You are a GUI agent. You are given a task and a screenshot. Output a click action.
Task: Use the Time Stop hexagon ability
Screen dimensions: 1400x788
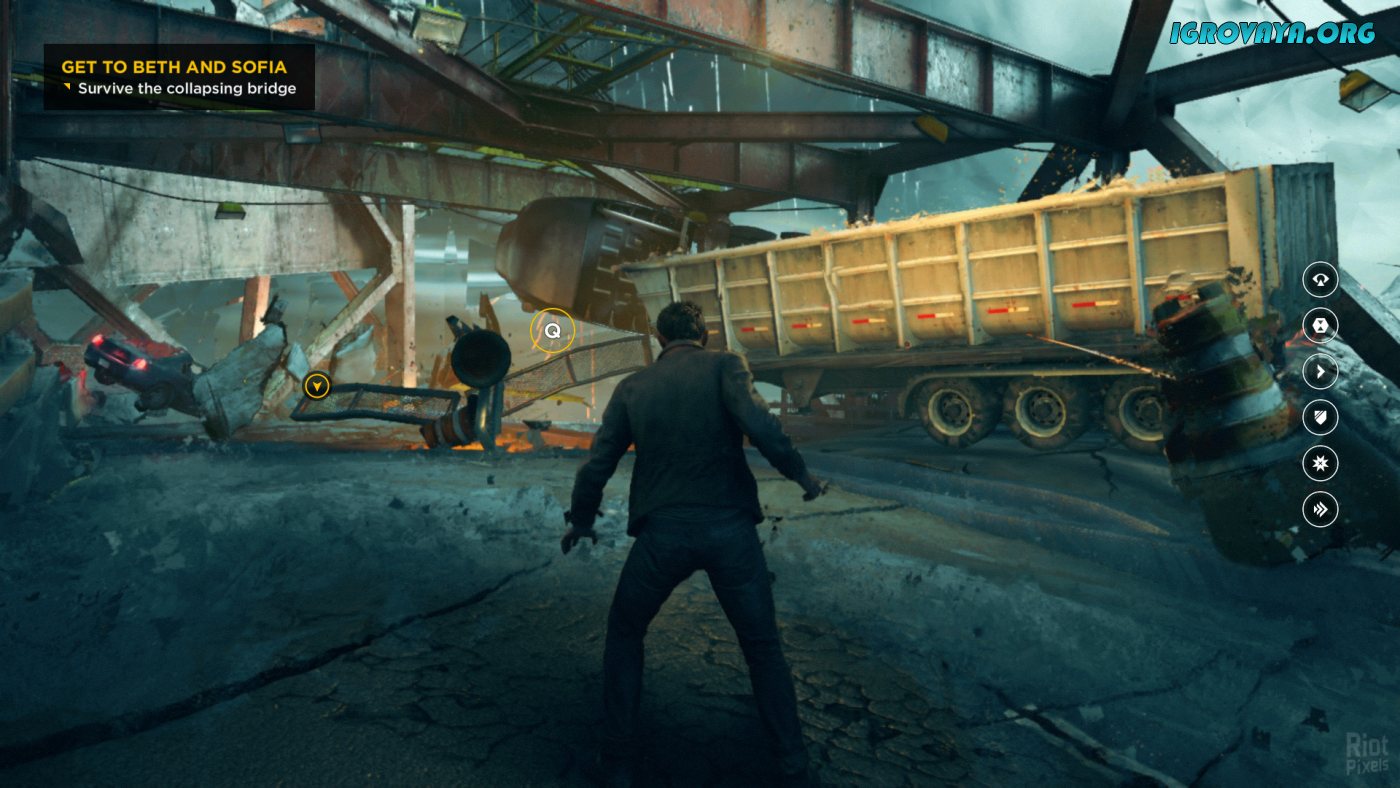click(x=1320, y=325)
